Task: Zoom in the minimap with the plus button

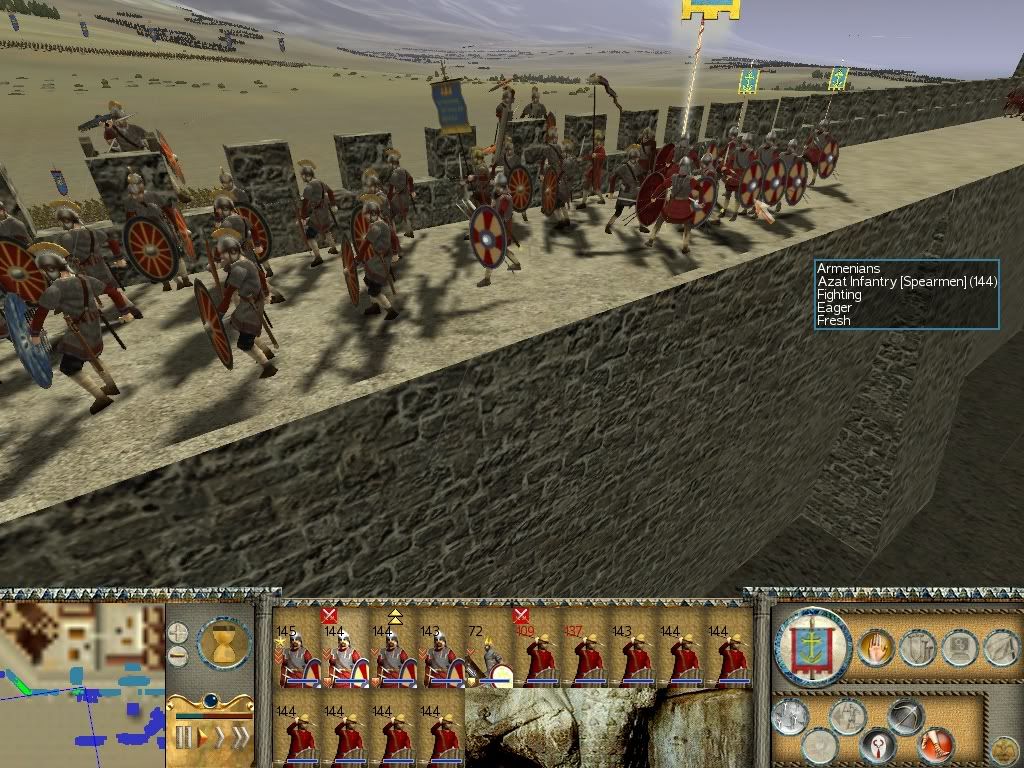Action: pos(177,633)
